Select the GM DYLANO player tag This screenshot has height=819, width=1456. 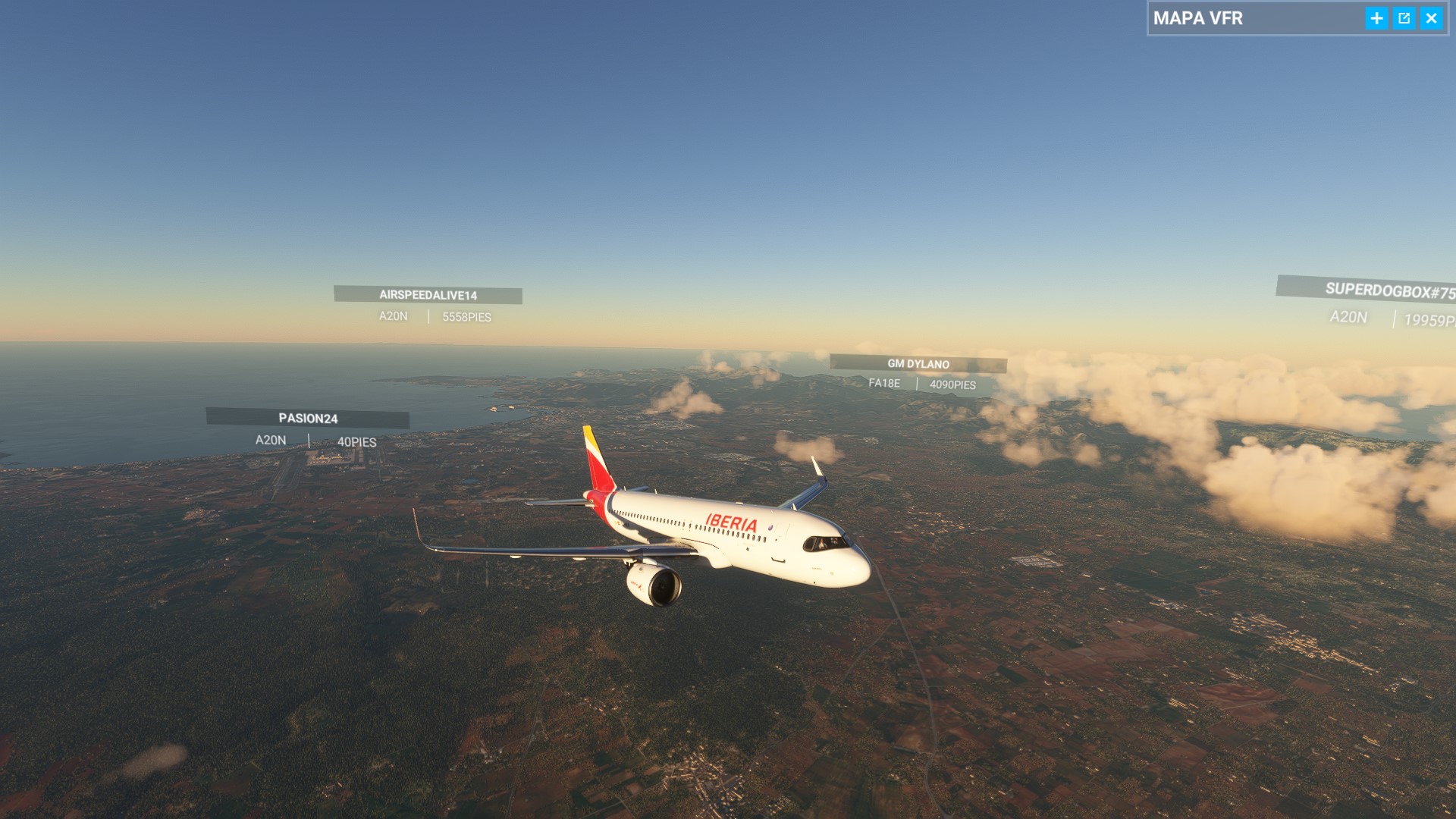(x=920, y=363)
